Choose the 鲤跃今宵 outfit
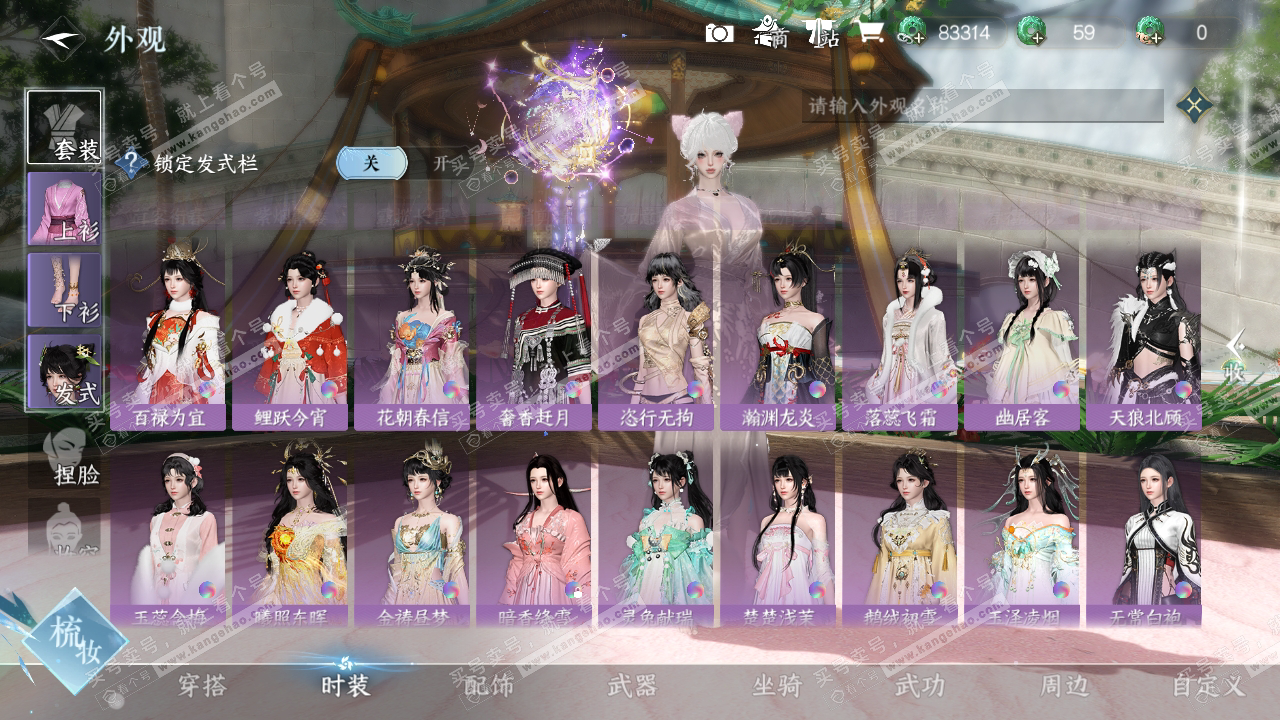Screen dimensions: 1280x720 click(x=290, y=338)
